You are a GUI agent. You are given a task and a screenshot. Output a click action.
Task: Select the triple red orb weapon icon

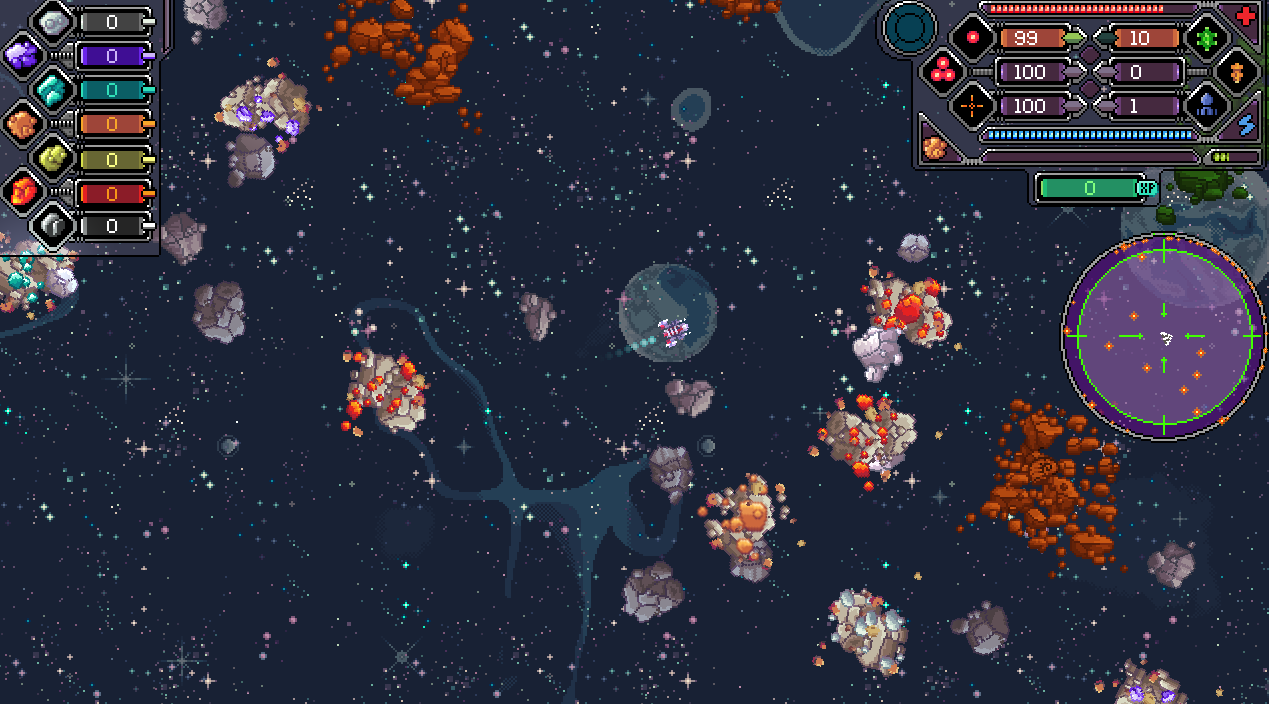[x=943, y=71]
